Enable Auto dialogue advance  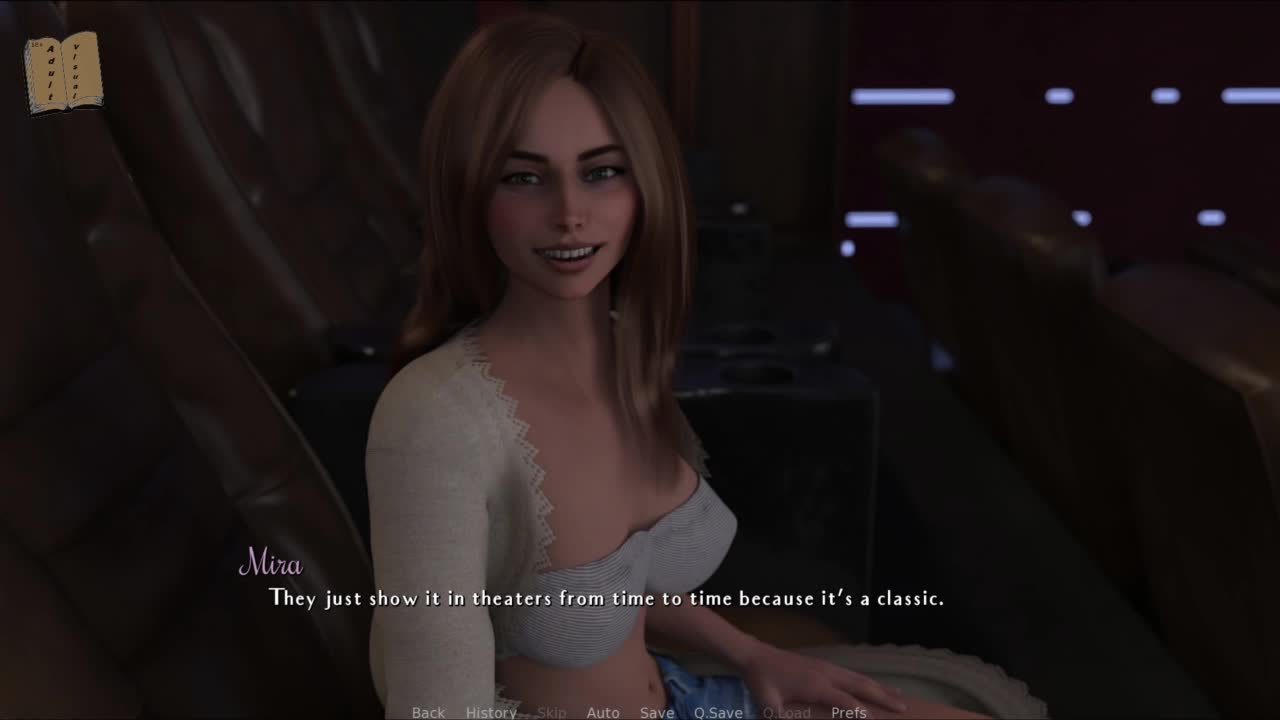pos(603,712)
